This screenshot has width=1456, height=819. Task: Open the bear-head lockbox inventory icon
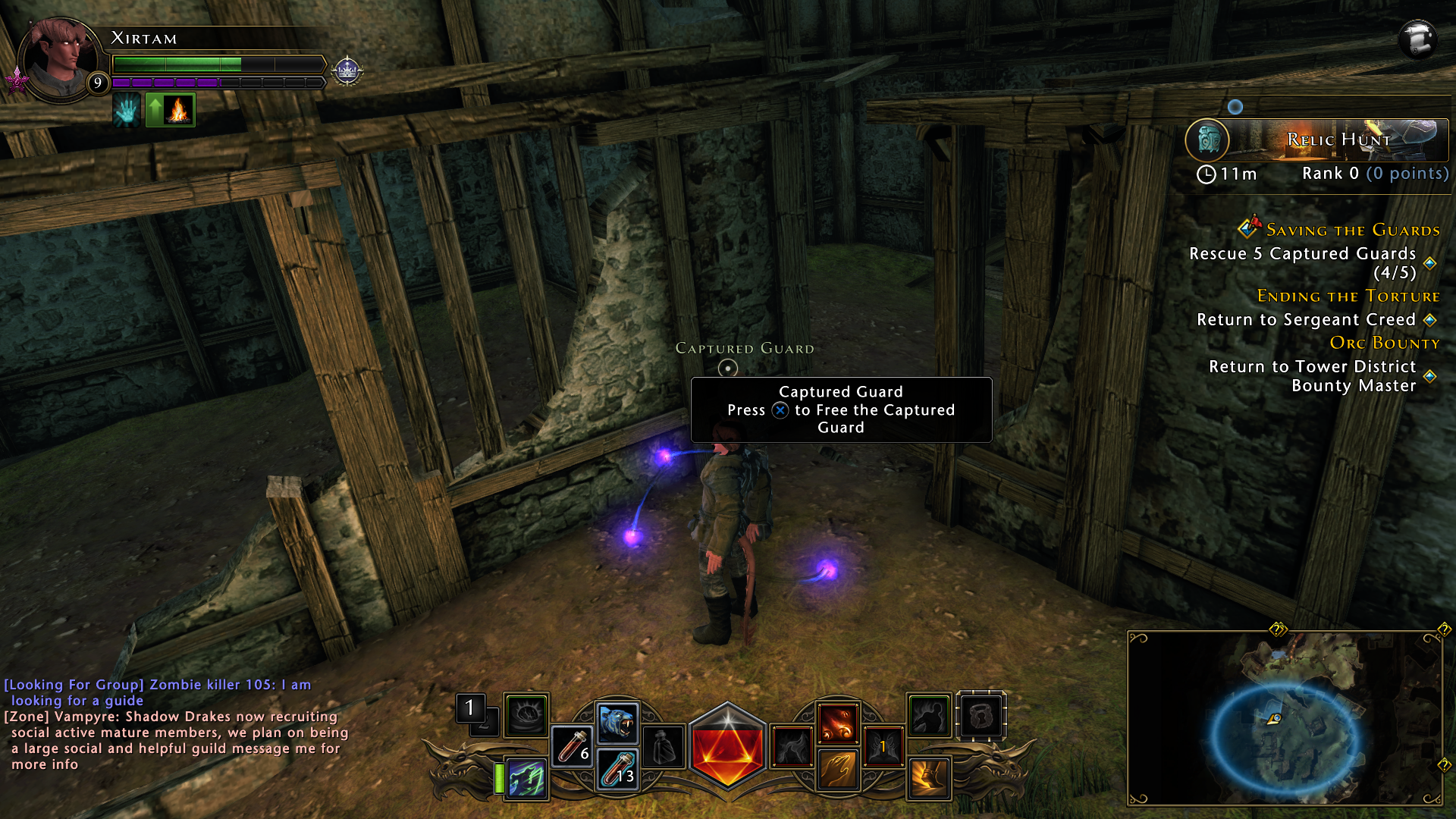[x=981, y=717]
